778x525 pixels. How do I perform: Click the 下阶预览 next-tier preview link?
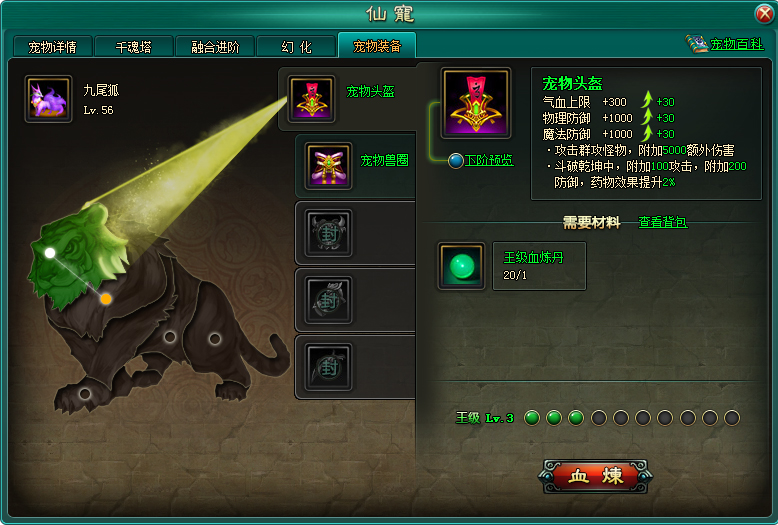[x=487, y=160]
